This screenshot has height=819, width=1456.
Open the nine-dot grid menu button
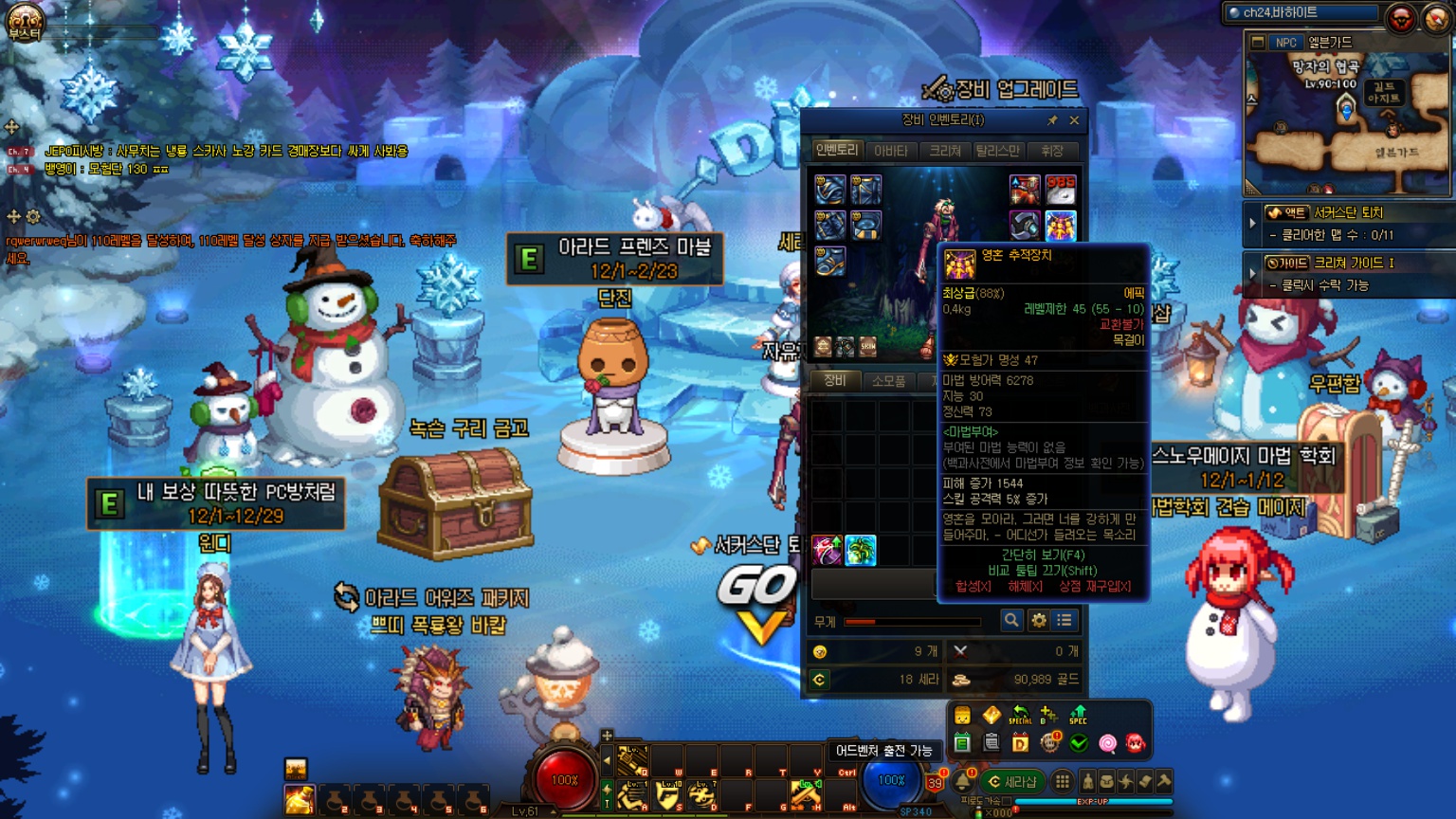pos(1063,782)
